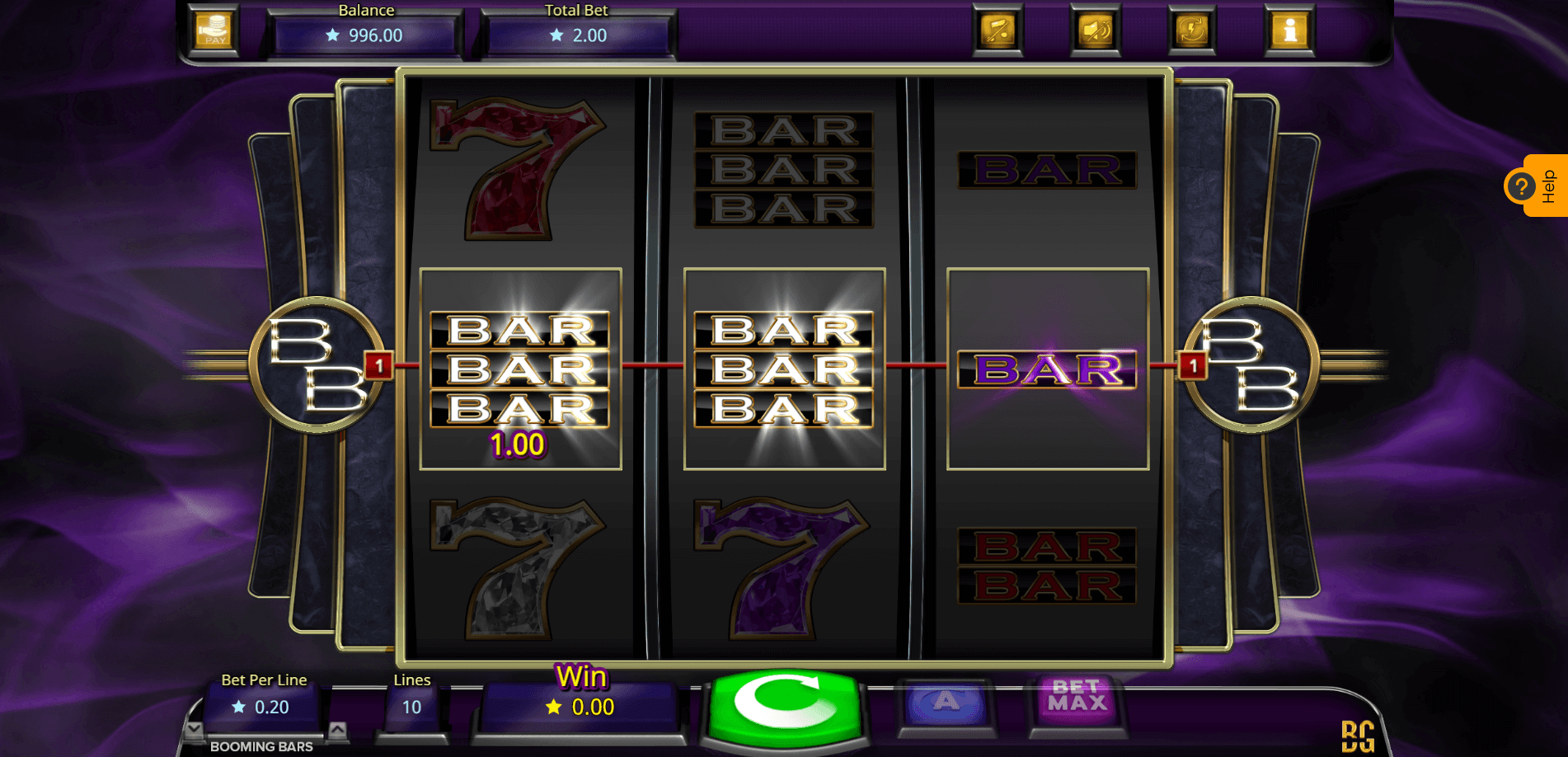The image size is (1568, 757).
Task: Start autoplay with the A button
Action: click(946, 703)
